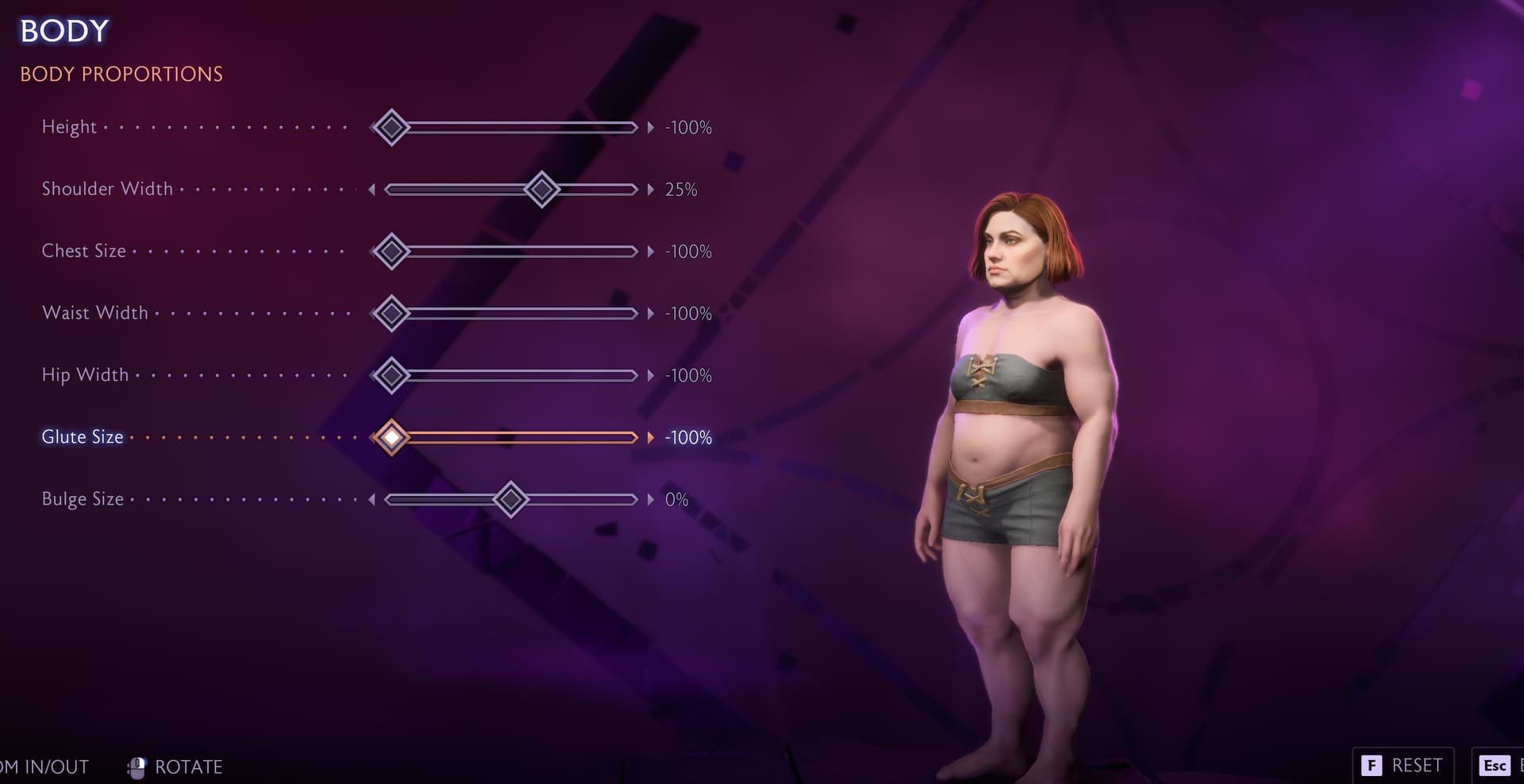Increase Waist Width with right arrow
Image resolution: width=1524 pixels, height=784 pixels.
tap(651, 313)
